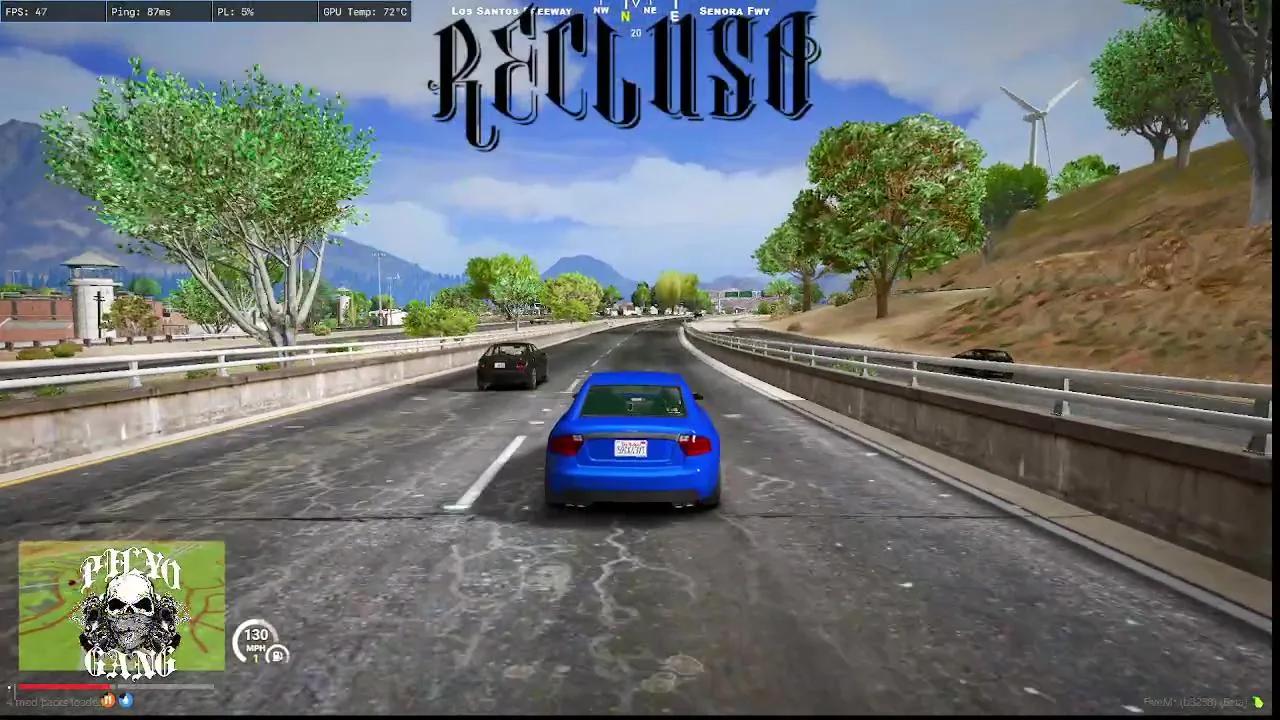The width and height of the screenshot is (1280, 720).
Task: Select the hunger status icon
Action: tap(108, 700)
